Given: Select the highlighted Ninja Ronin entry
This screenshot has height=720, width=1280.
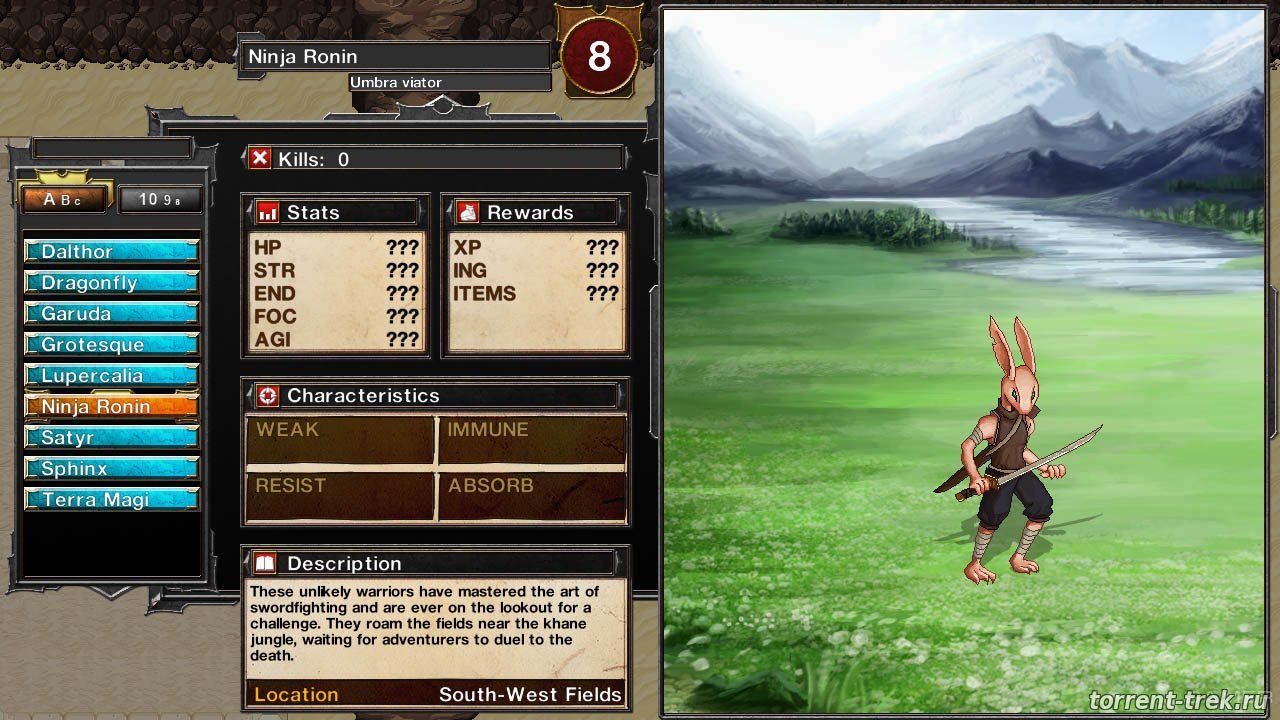Looking at the screenshot, I should click(111, 407).
